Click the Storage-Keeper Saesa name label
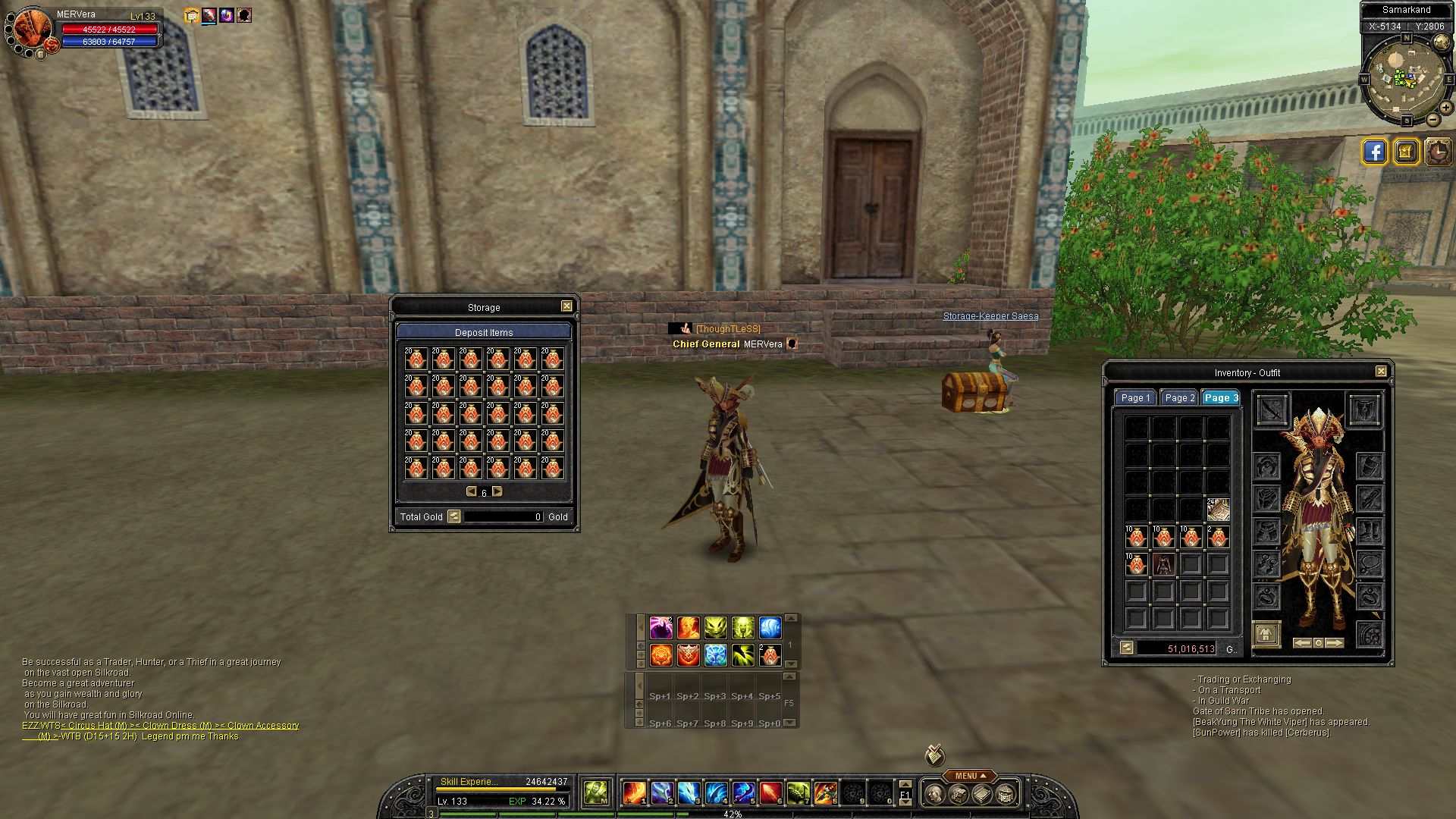The image size is (1456, 819). coord(990,316)
